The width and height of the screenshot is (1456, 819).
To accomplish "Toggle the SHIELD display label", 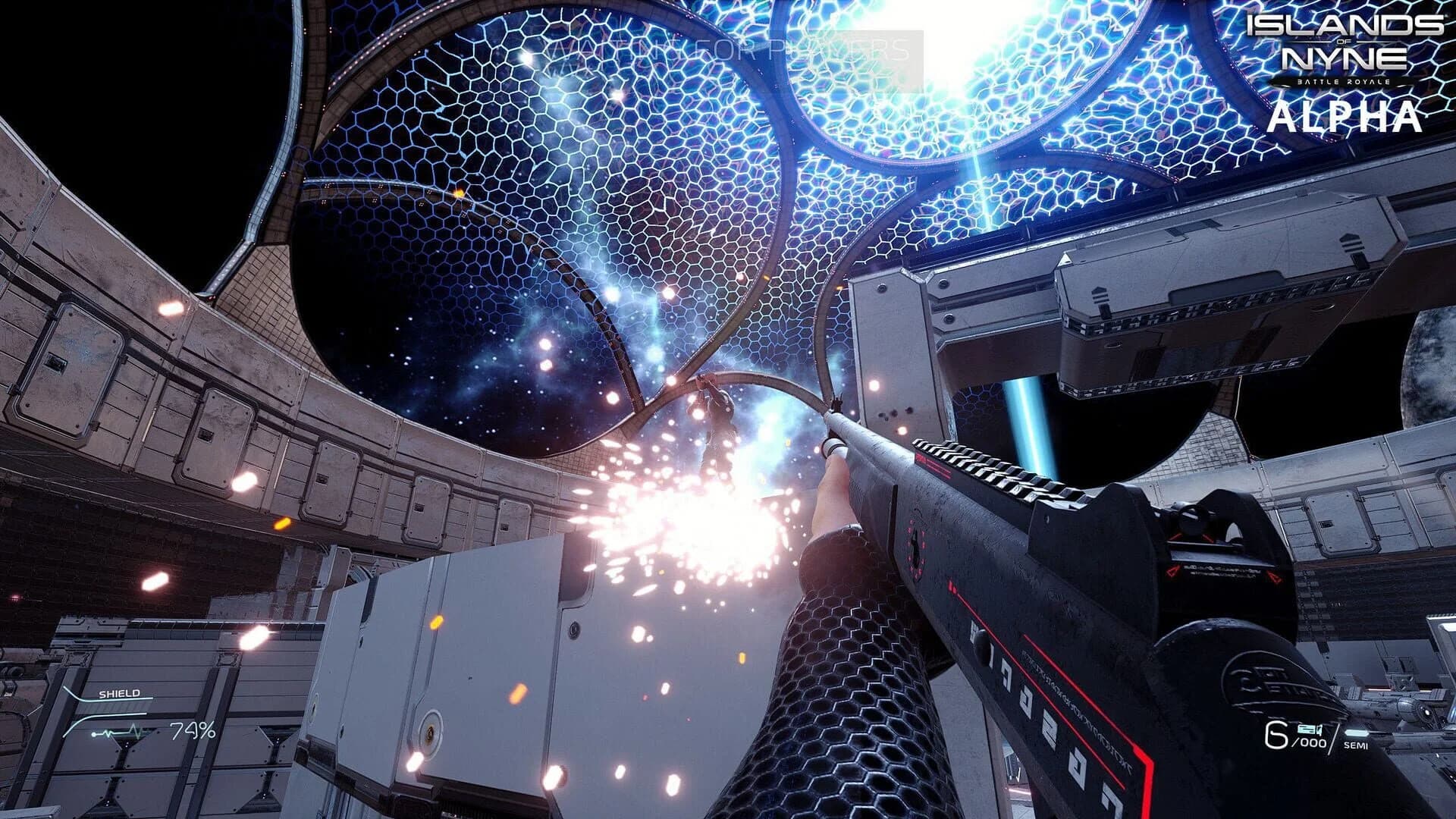I will 120,693.
